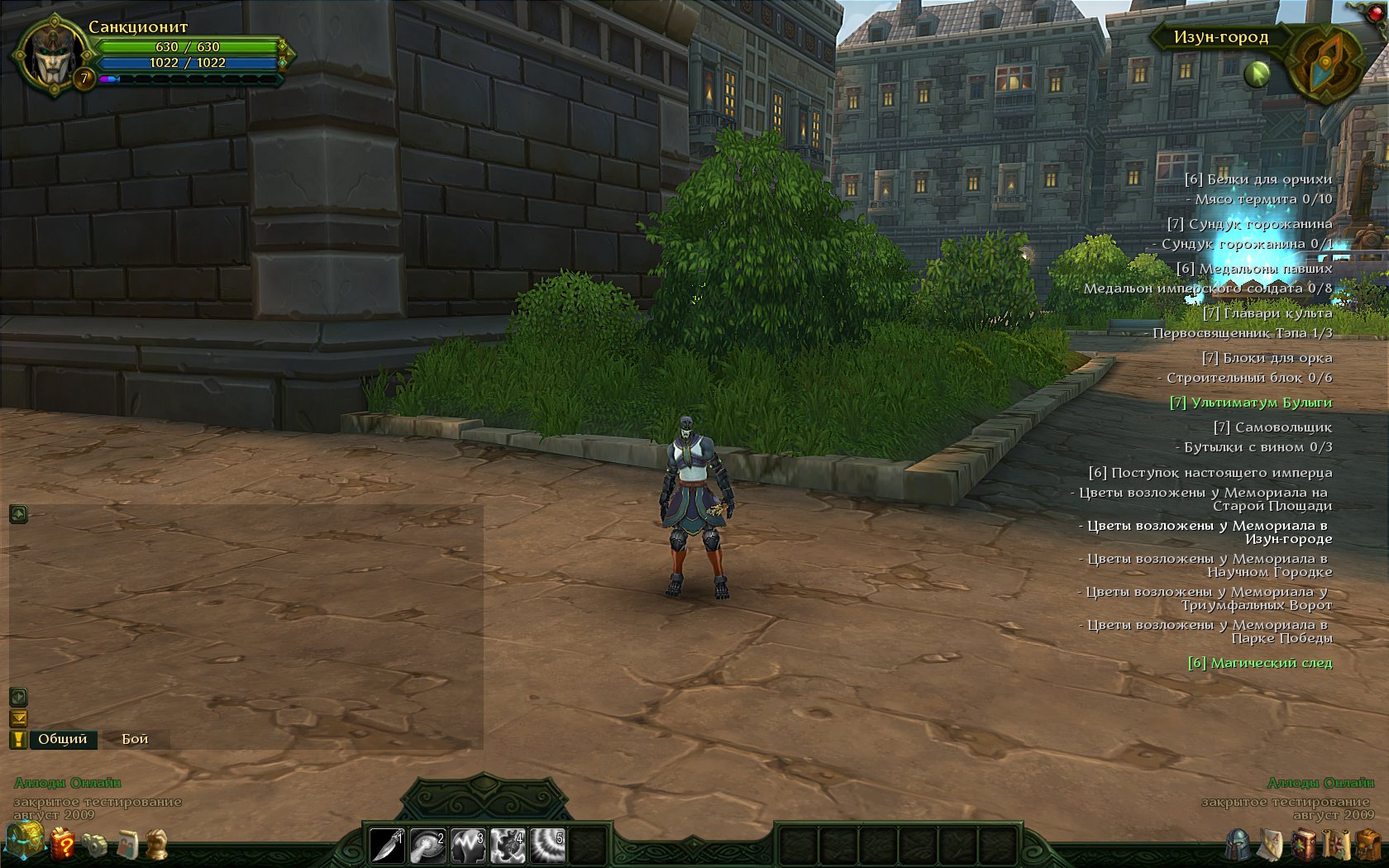Click the green arrow button near the compass
Screen dimensions: 1389x868
click(x=1257, y=74)
